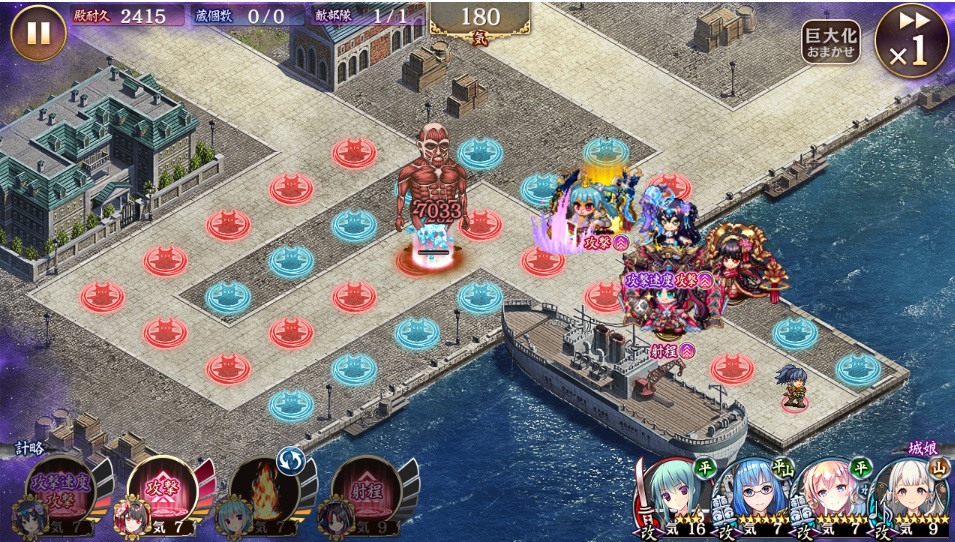Pause the battle
The image size is (955, 542).
coord(38,33)
